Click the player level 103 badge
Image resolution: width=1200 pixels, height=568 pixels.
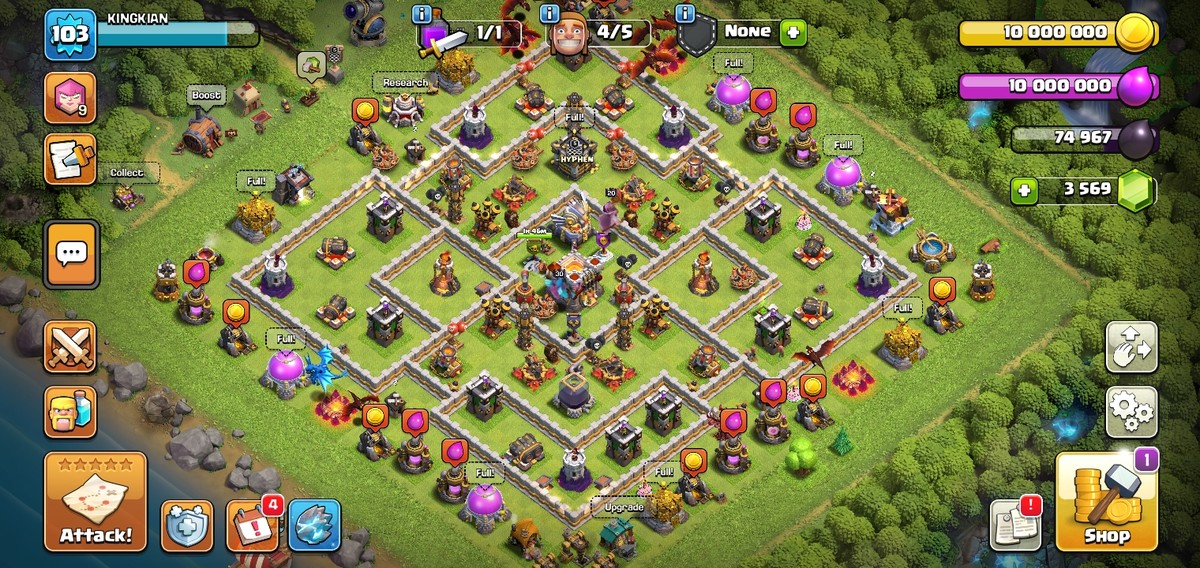70,35
